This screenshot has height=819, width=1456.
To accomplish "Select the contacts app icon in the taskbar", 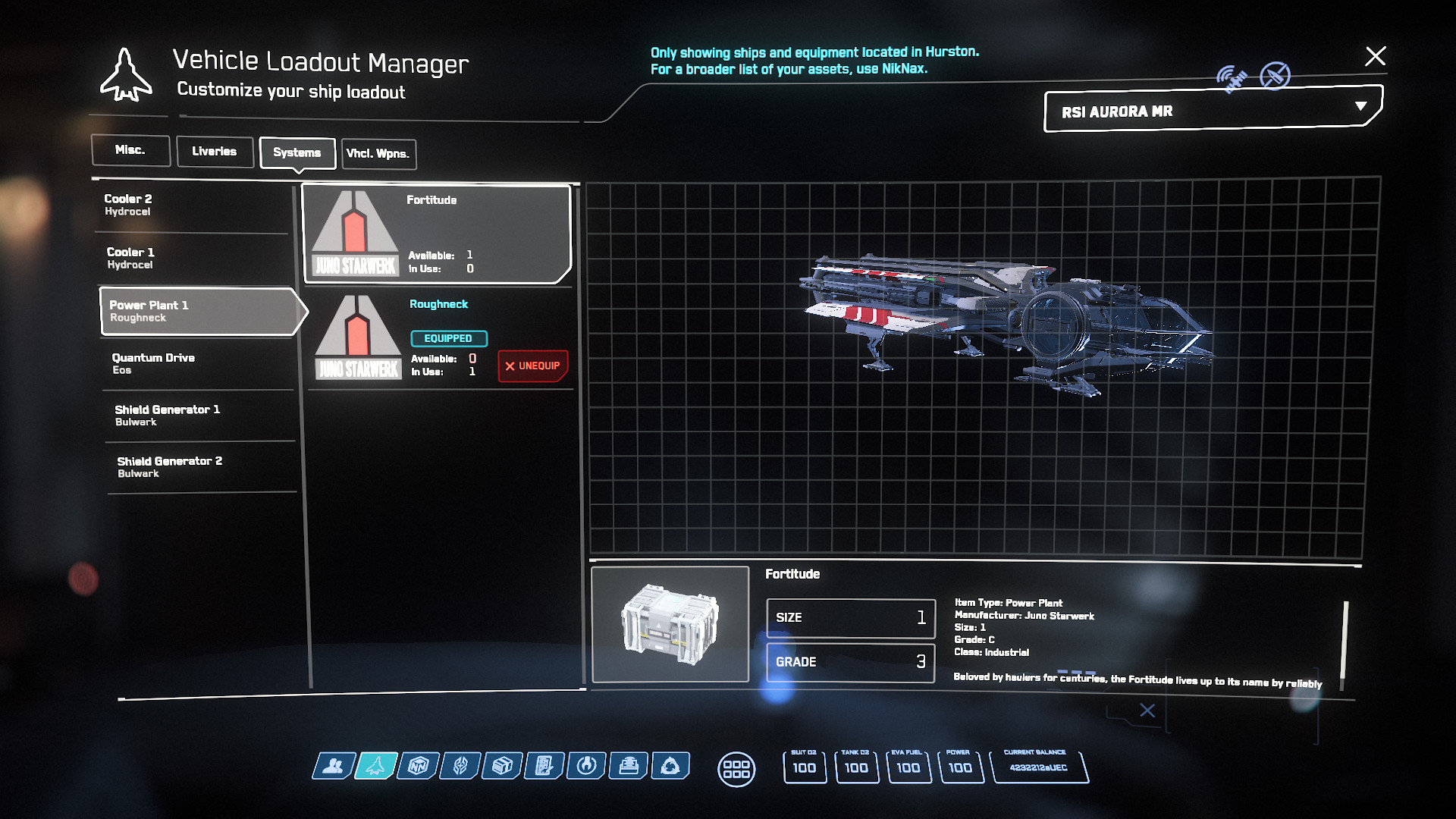I will [334, 767].
